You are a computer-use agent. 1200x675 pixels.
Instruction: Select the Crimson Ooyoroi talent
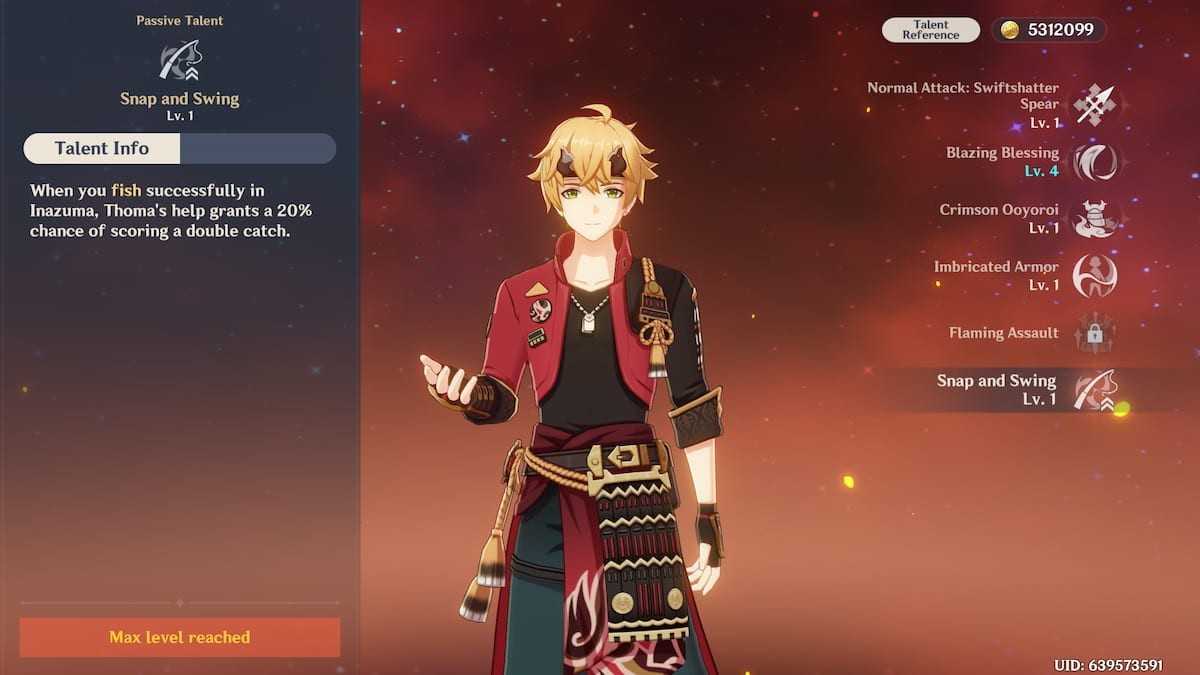1094,219
